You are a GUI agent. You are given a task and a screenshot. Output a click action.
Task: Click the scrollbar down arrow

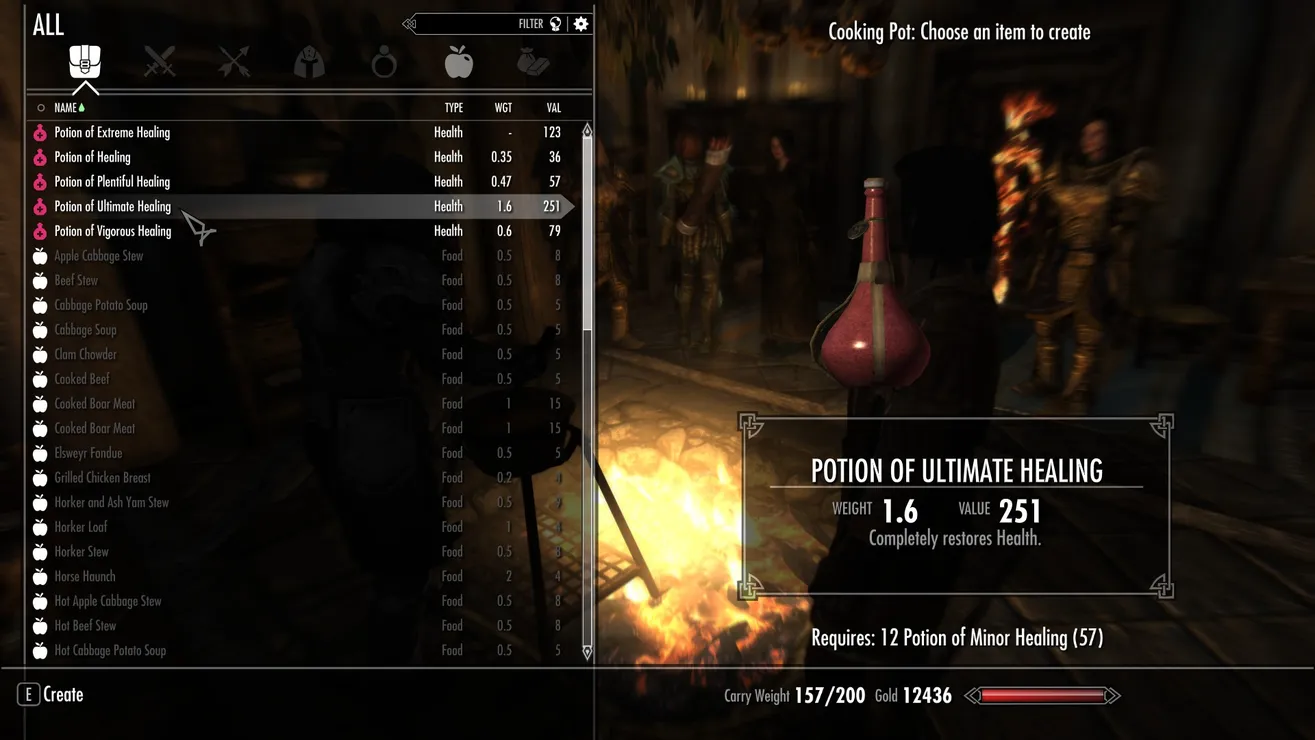(x=587, y=652)
